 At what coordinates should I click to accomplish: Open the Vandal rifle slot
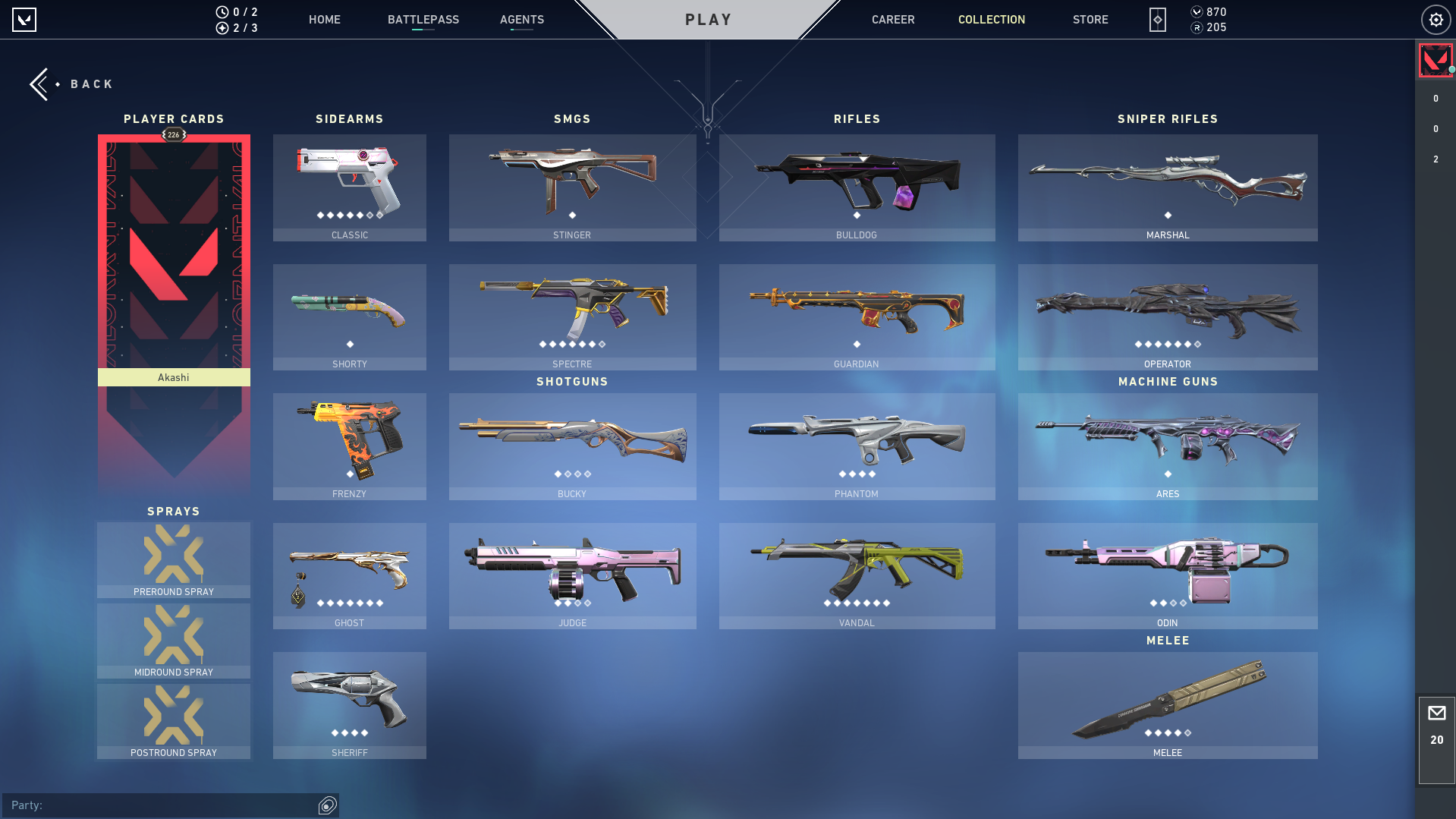[857, 575]
